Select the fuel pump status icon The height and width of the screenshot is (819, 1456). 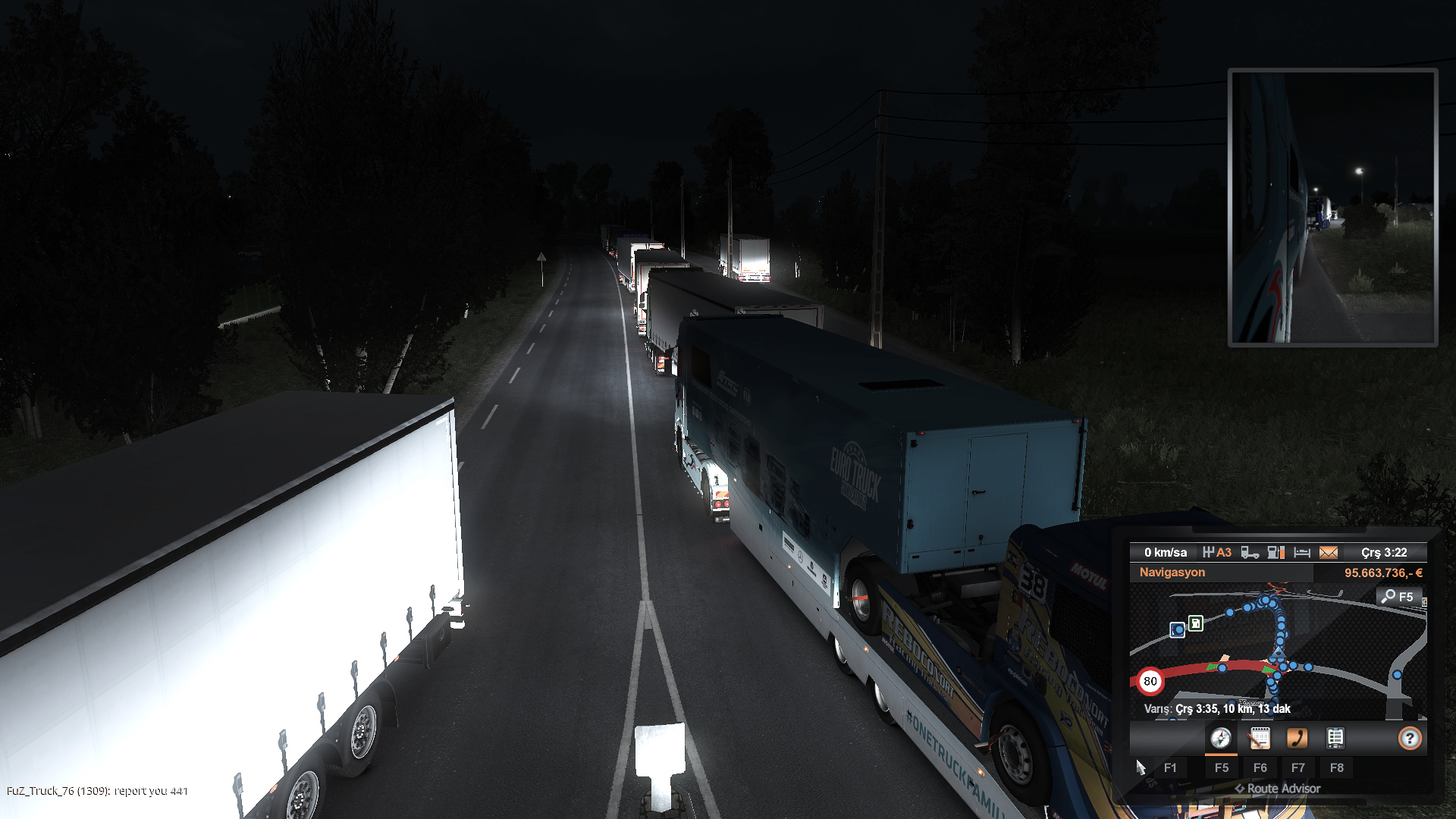[x=1276, y=553]
